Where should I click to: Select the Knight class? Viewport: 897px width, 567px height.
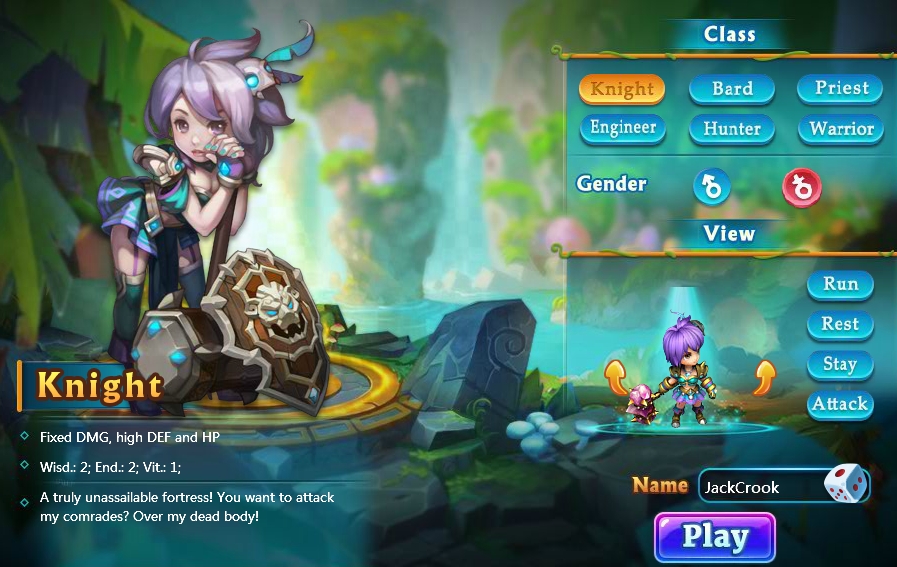(x=622, y=89)
